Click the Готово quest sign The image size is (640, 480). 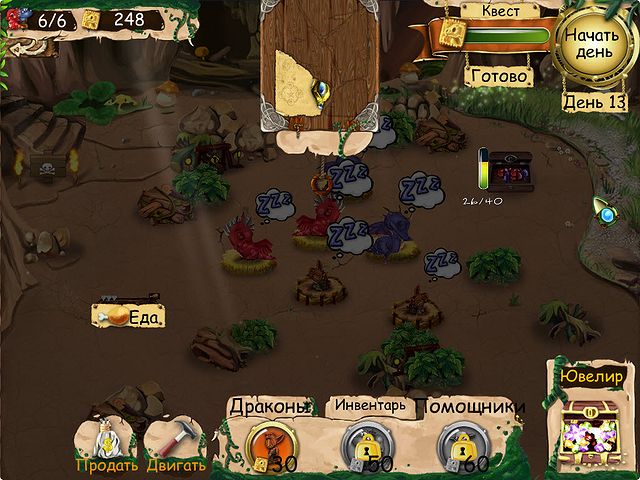click(x=498, y=76)
